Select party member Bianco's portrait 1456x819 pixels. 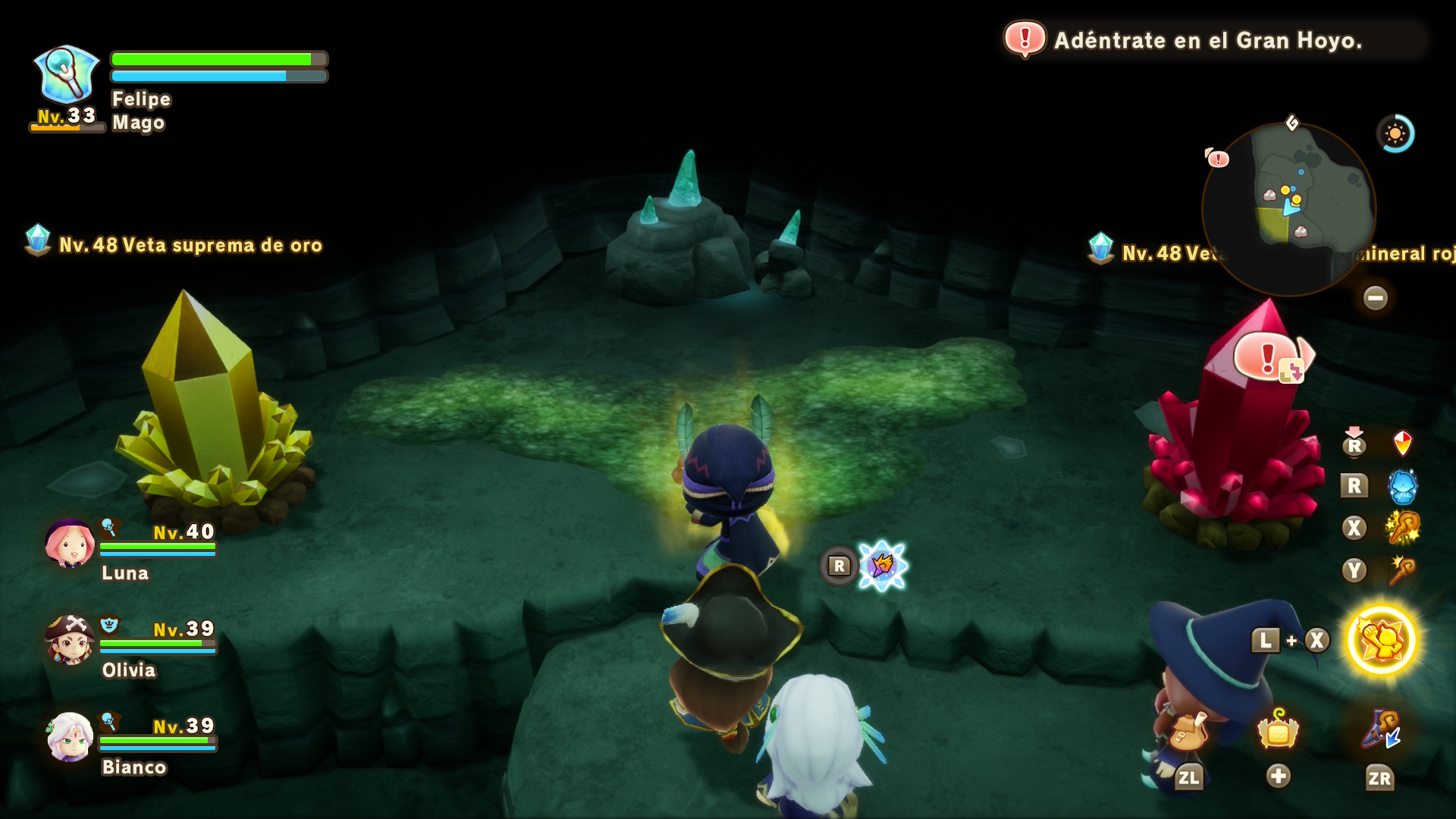(x=69, y=737)
